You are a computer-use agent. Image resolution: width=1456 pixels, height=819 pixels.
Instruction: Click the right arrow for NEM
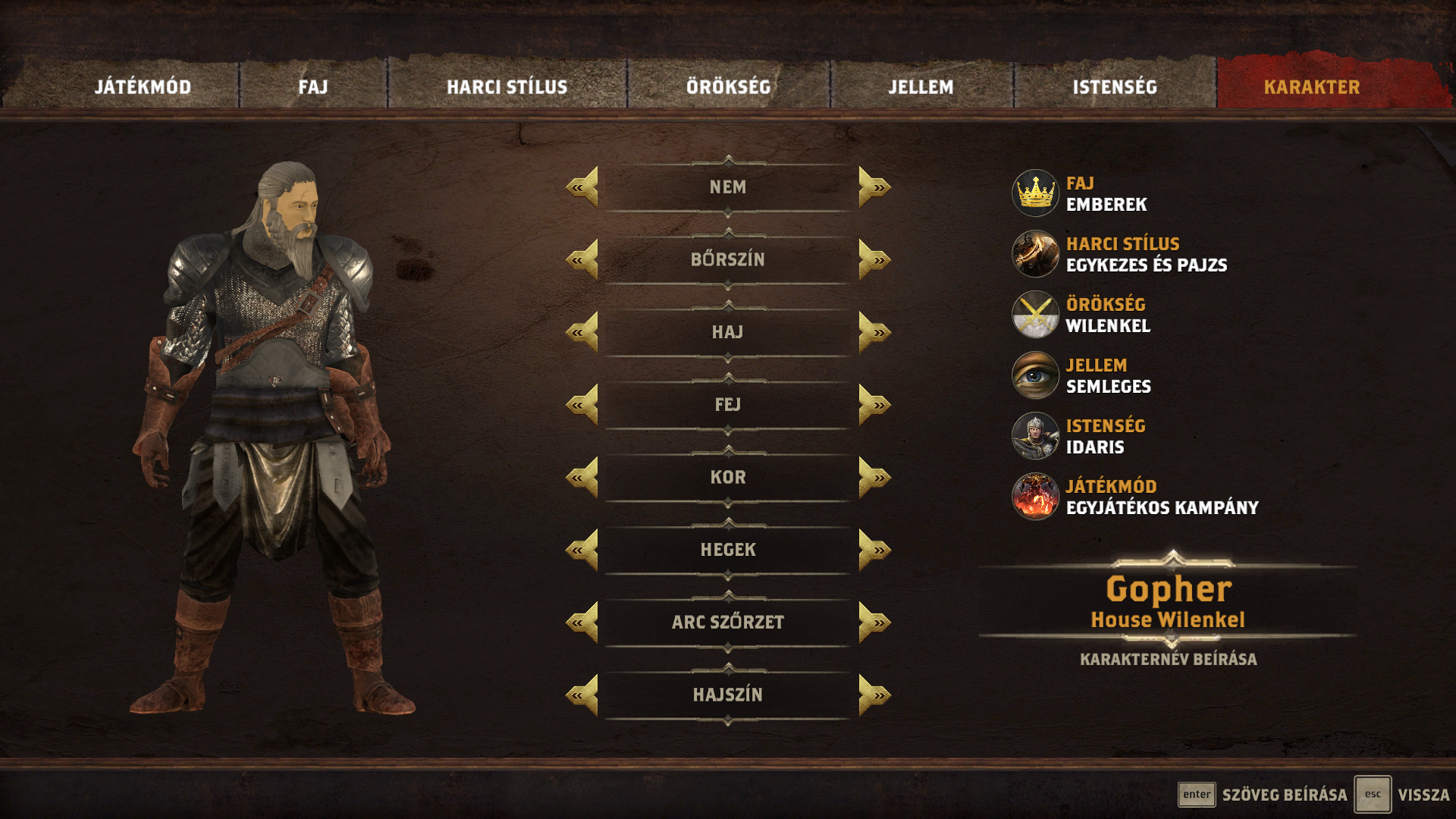click(874, 187)
